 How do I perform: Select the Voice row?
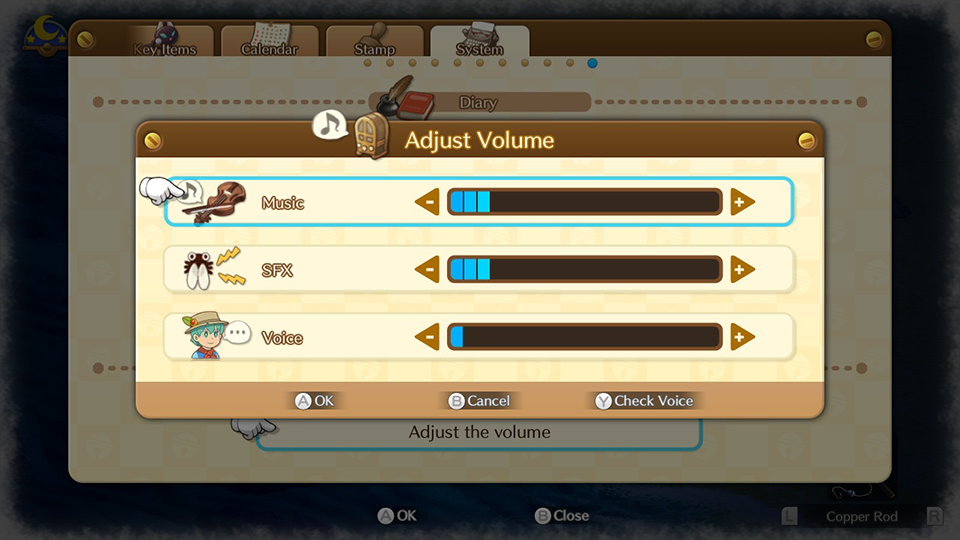[281, 337]
